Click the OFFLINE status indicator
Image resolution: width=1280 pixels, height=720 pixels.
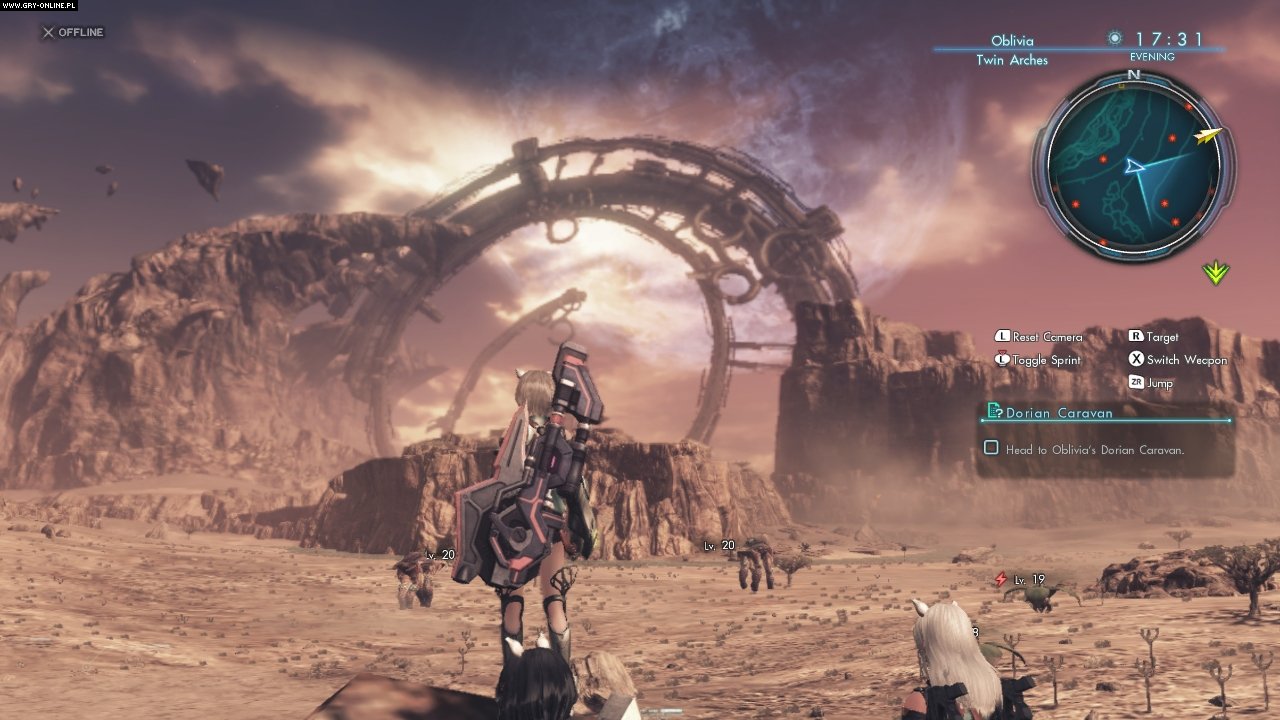(72, 33)
